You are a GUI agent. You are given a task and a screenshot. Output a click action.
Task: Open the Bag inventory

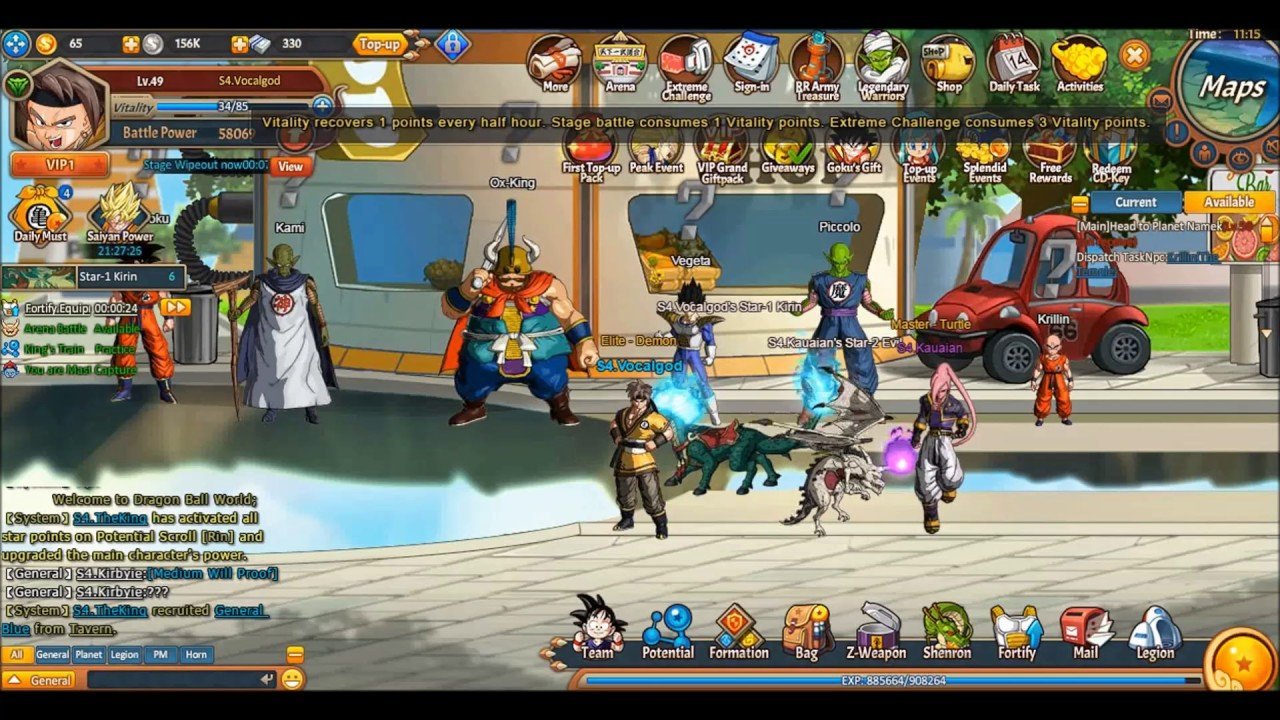tap(806, 632)
